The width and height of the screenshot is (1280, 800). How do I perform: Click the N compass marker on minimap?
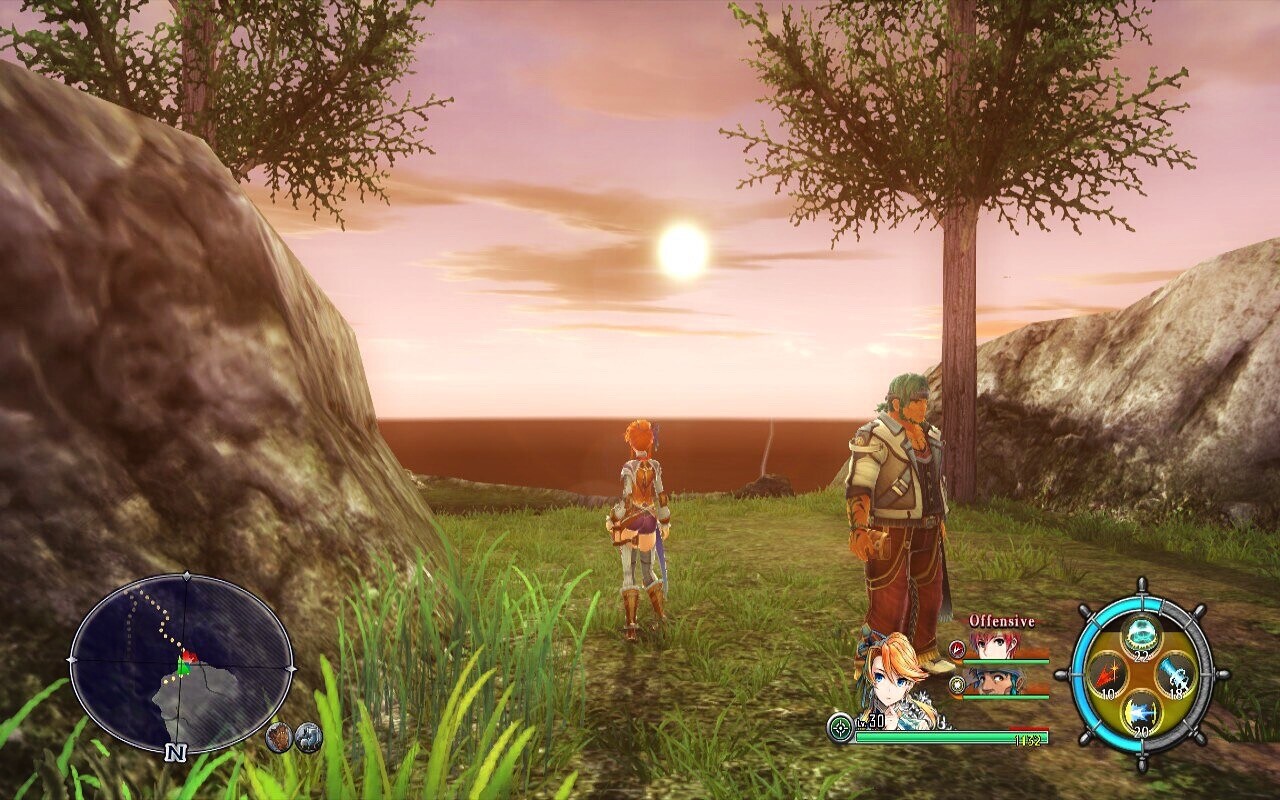[177, 752]
